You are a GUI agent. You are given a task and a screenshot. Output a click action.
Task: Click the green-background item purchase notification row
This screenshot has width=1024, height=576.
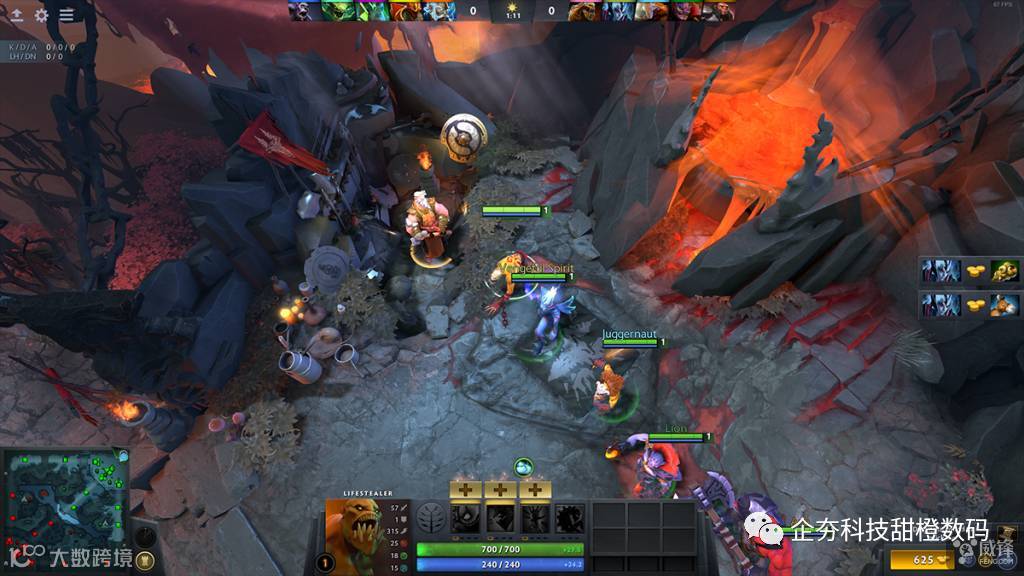[970, 270]
